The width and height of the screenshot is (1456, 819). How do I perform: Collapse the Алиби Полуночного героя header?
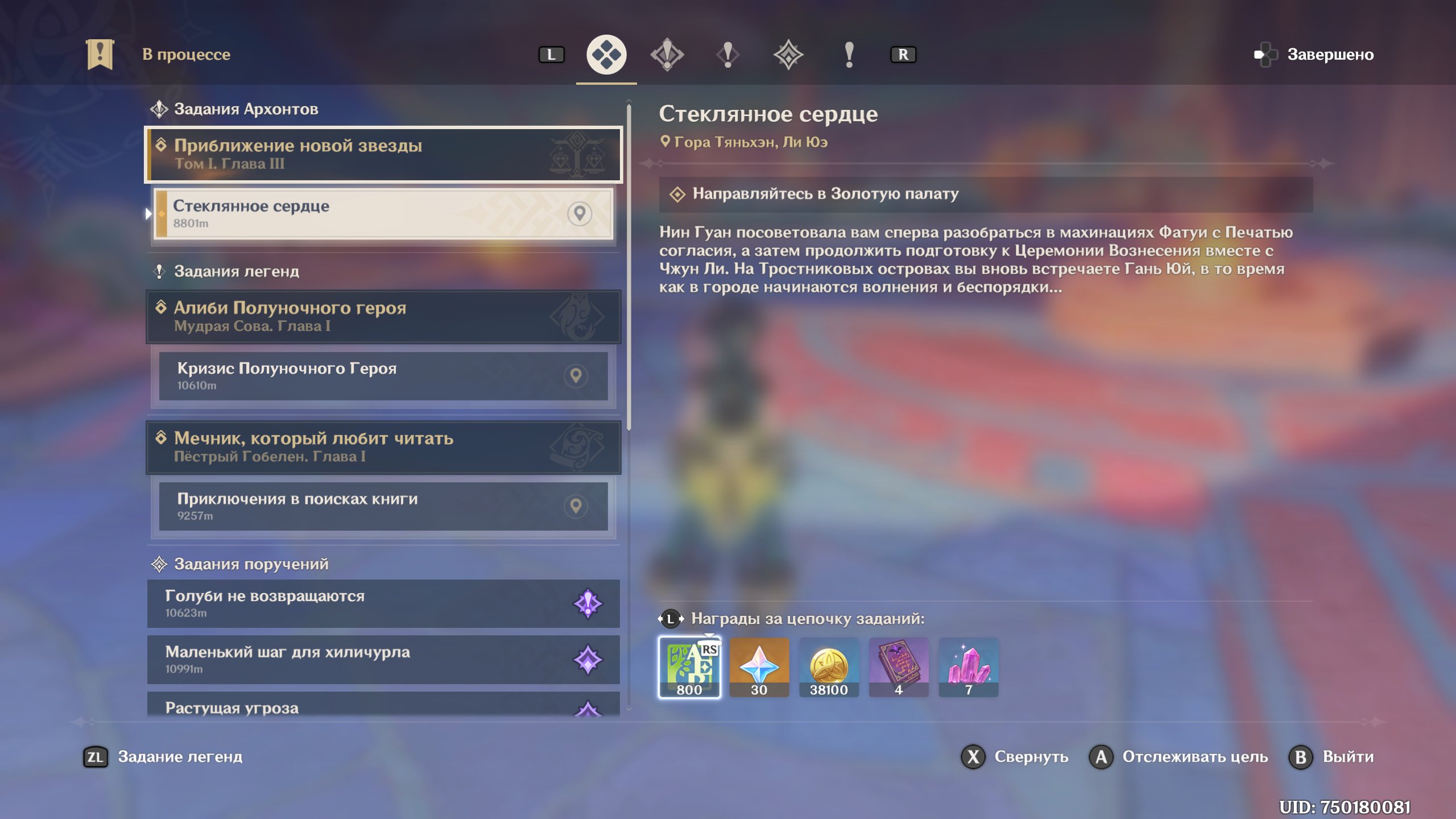383,316
